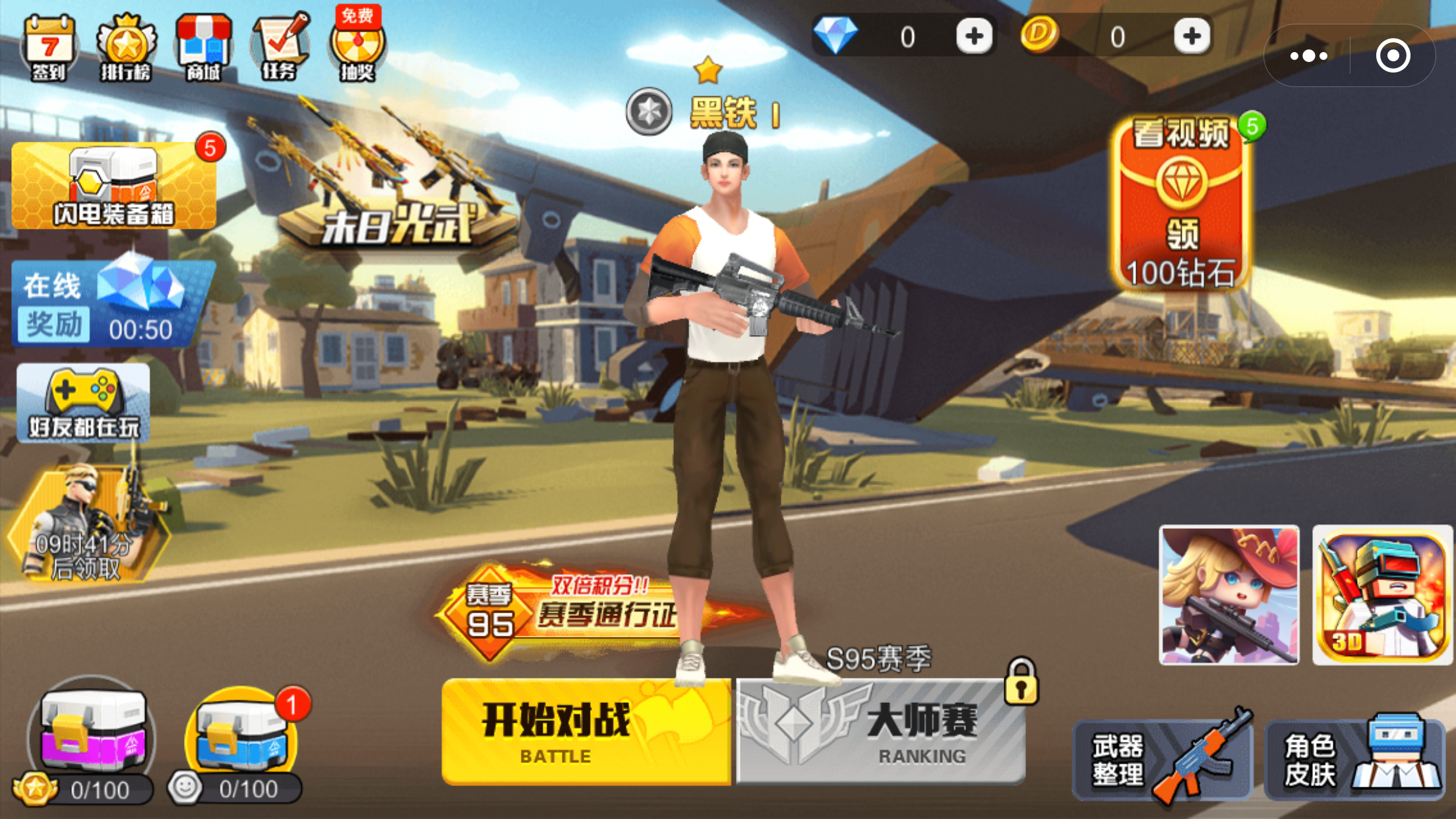Open the three-dots mini program menu
This screenshot has width=1456, height=819.
[1308, 57]
